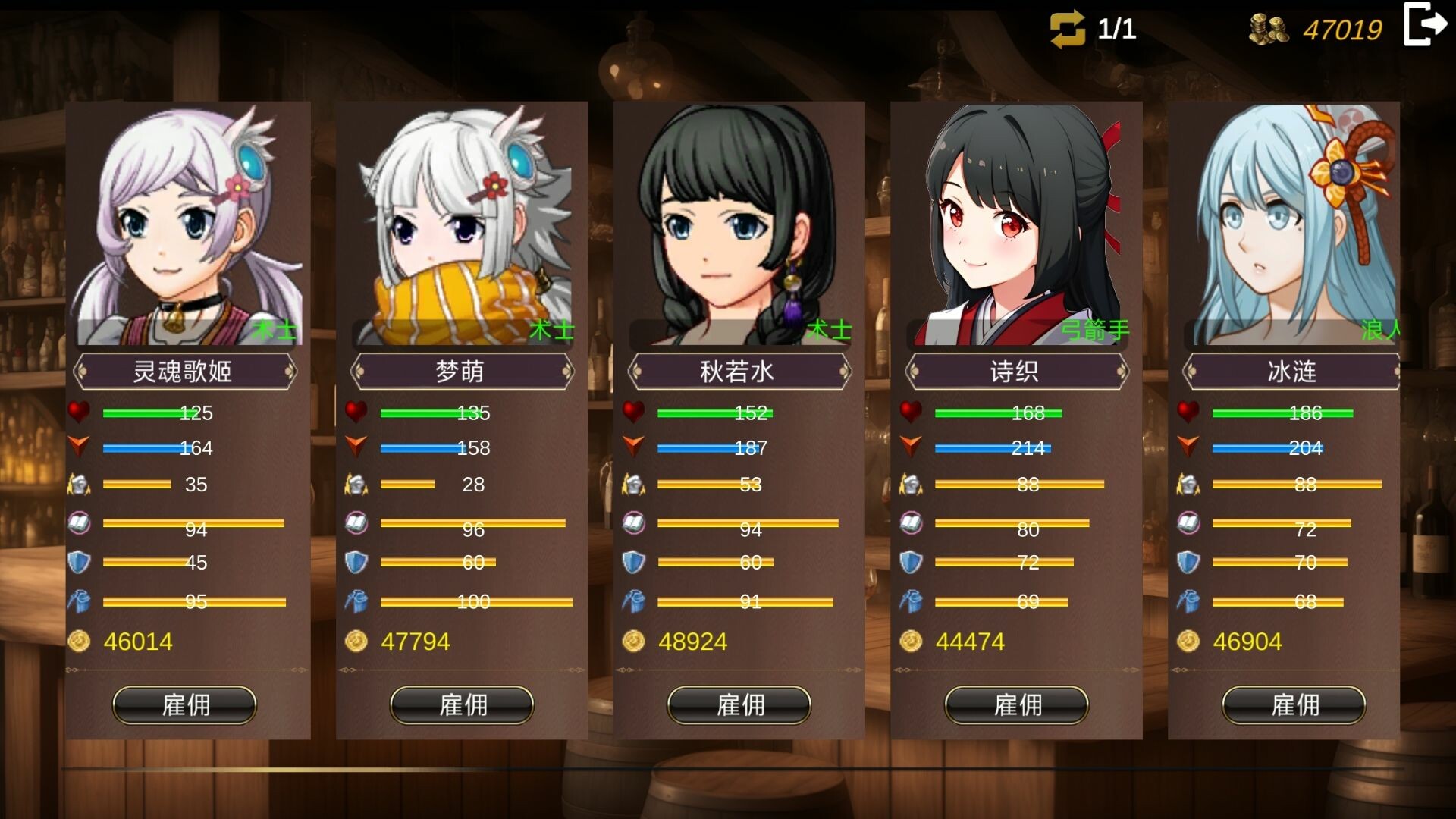Click the coin icon beside 冰莲's price 46904
Screen dimensions: 1456x819
1189,642
